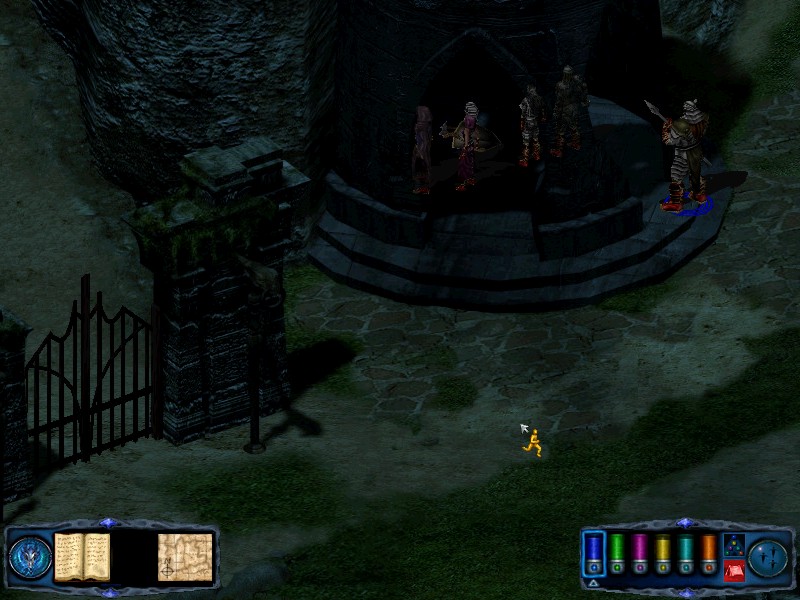Click the blue gem atop the right panel
Screen dimensions: 800x600
pyautogui.click(x=684, y=523)
